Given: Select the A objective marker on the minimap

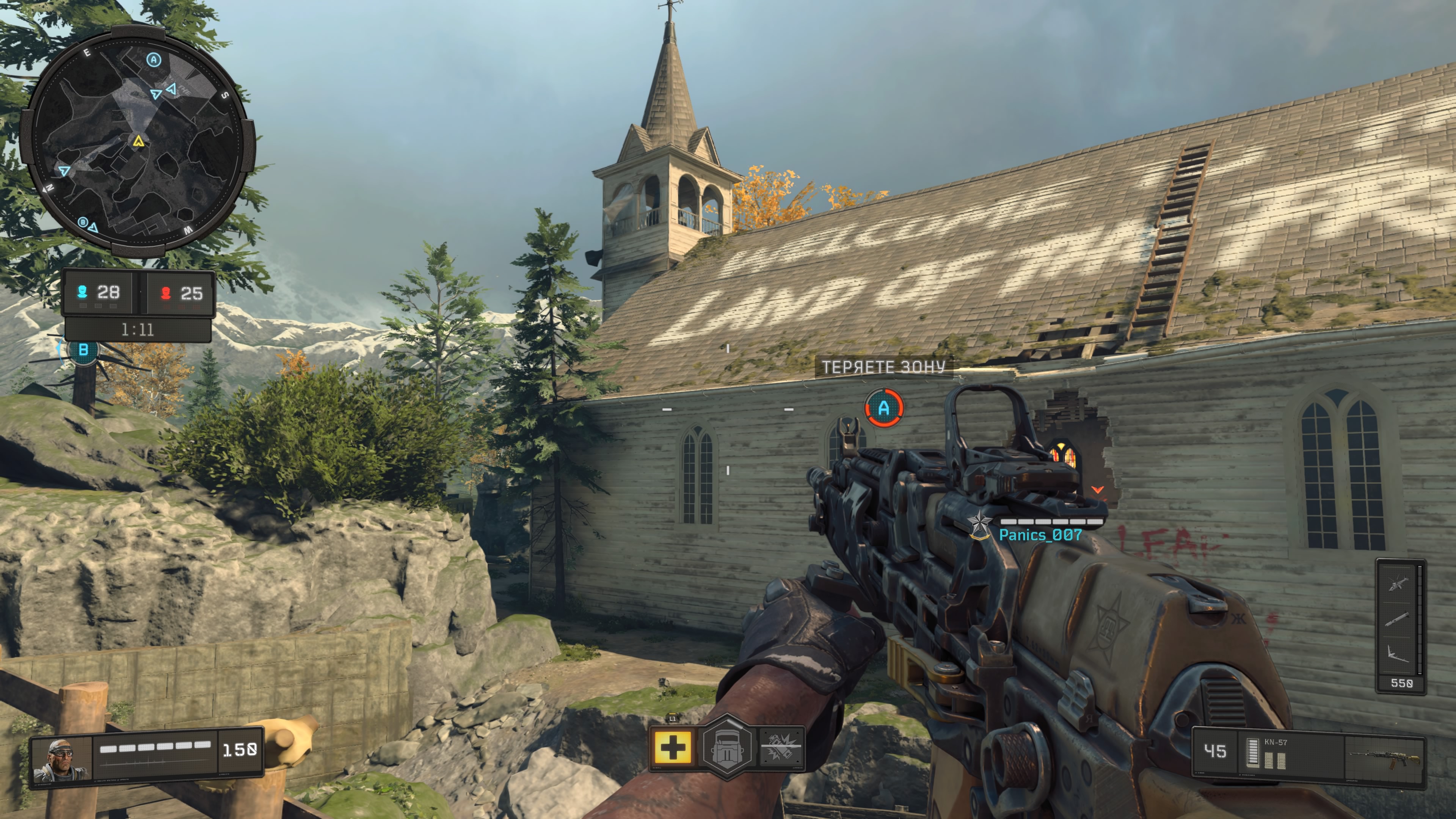Looking at the screenshot, I should 154,60.
